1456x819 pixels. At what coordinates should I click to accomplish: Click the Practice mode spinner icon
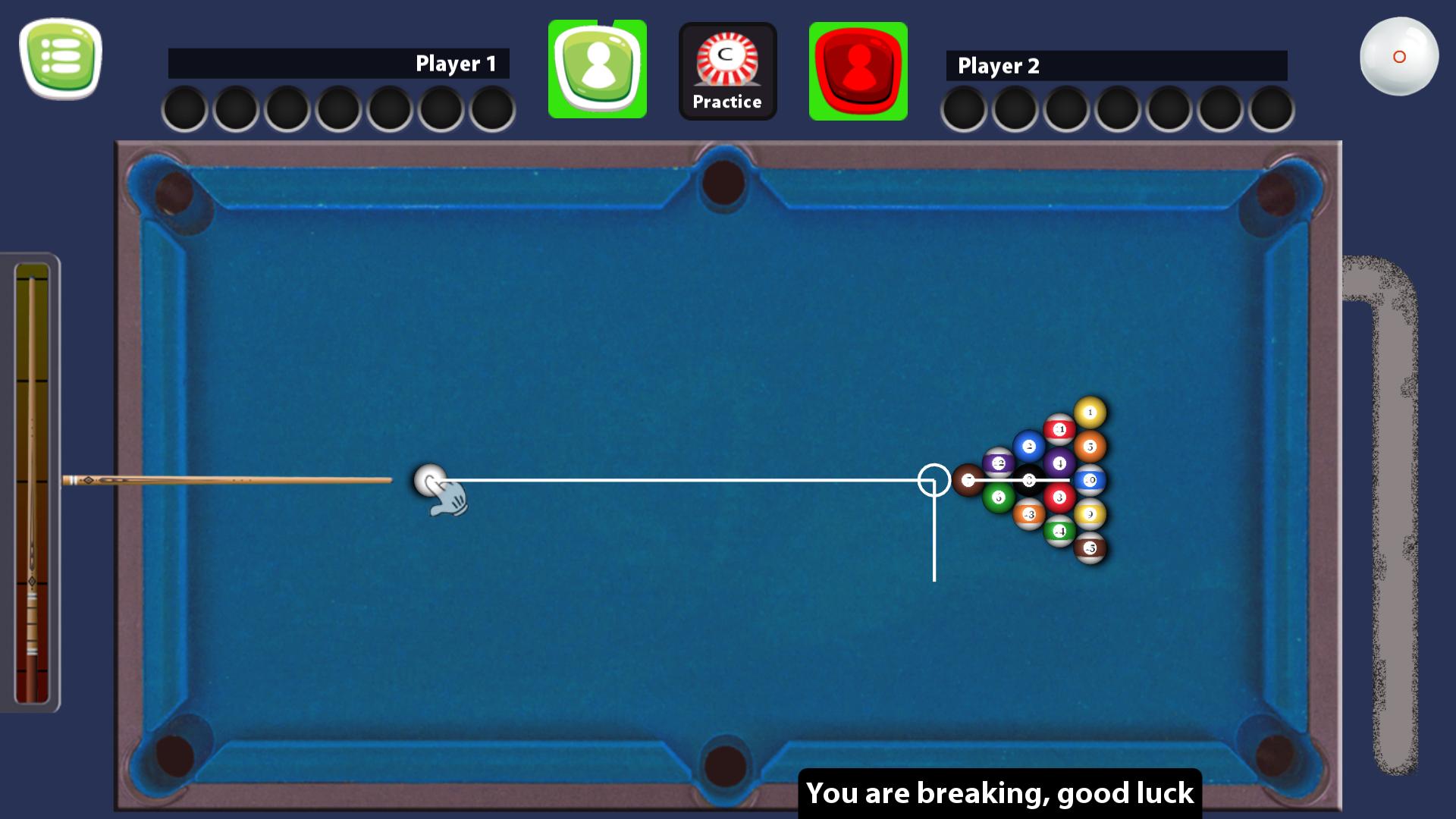click(726, 59)
